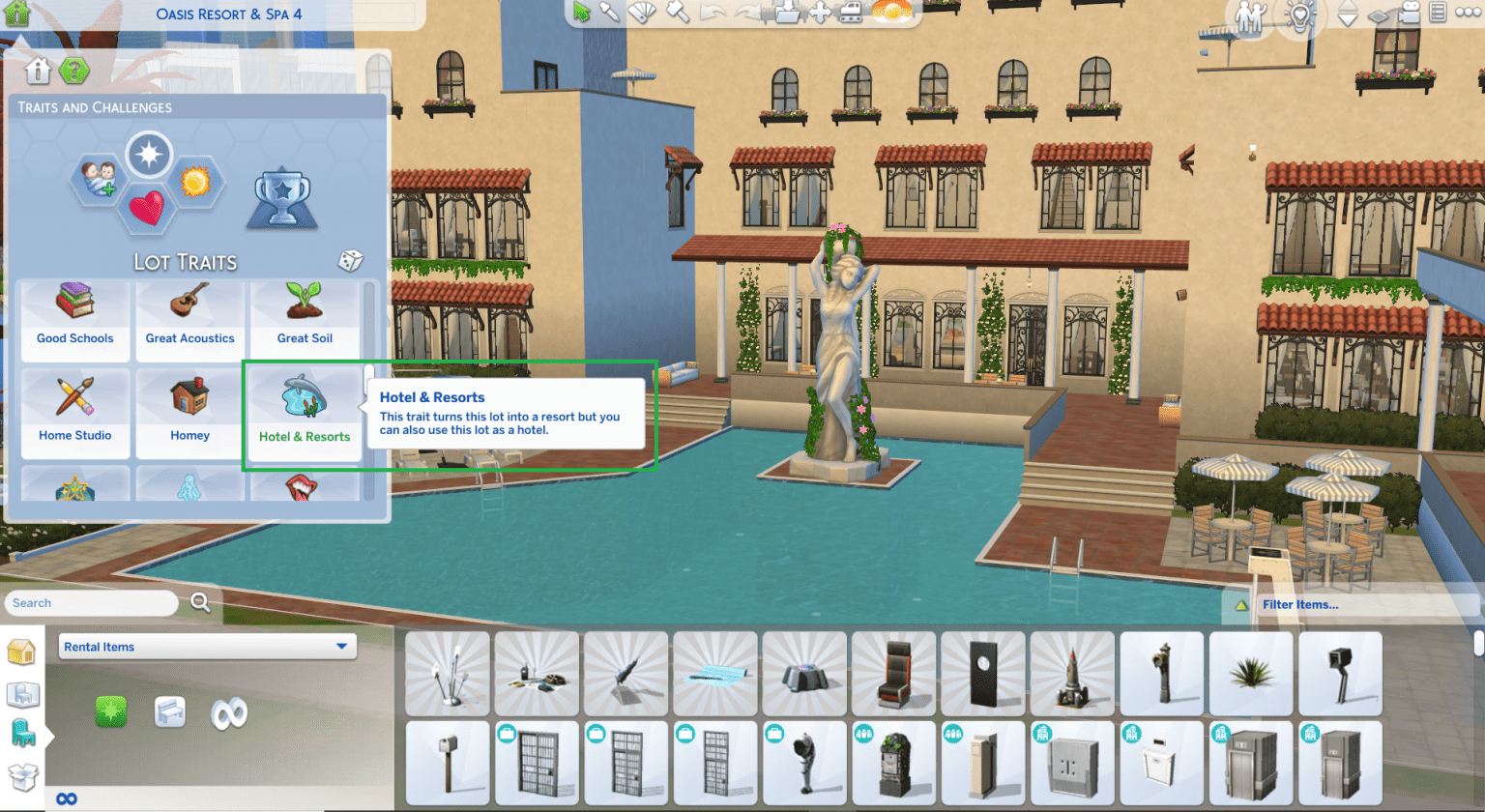
Task: Expand the Filter Items panel
Action: click(1298, 602)
